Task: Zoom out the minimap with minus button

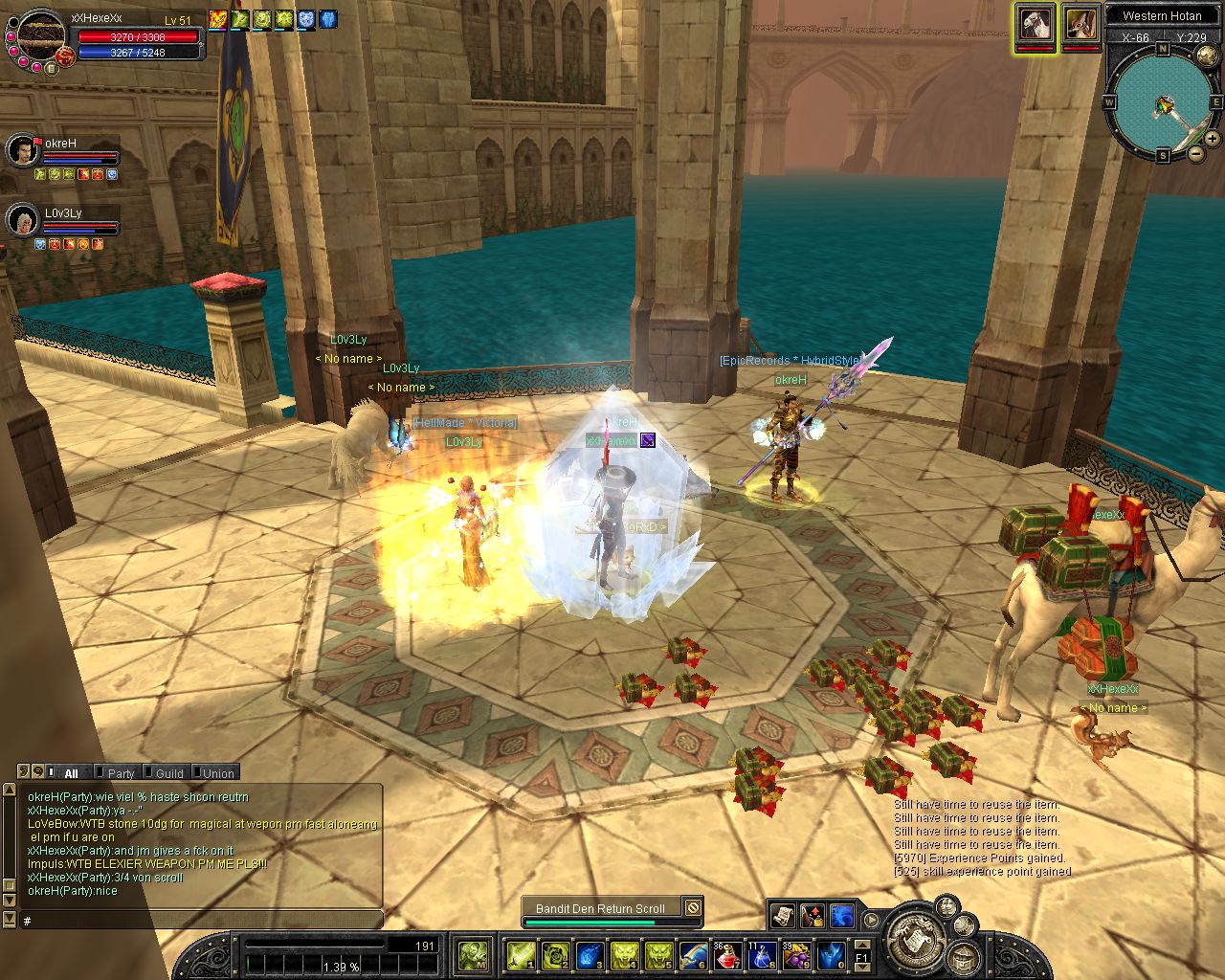Action: click(x=1196, y=153)
